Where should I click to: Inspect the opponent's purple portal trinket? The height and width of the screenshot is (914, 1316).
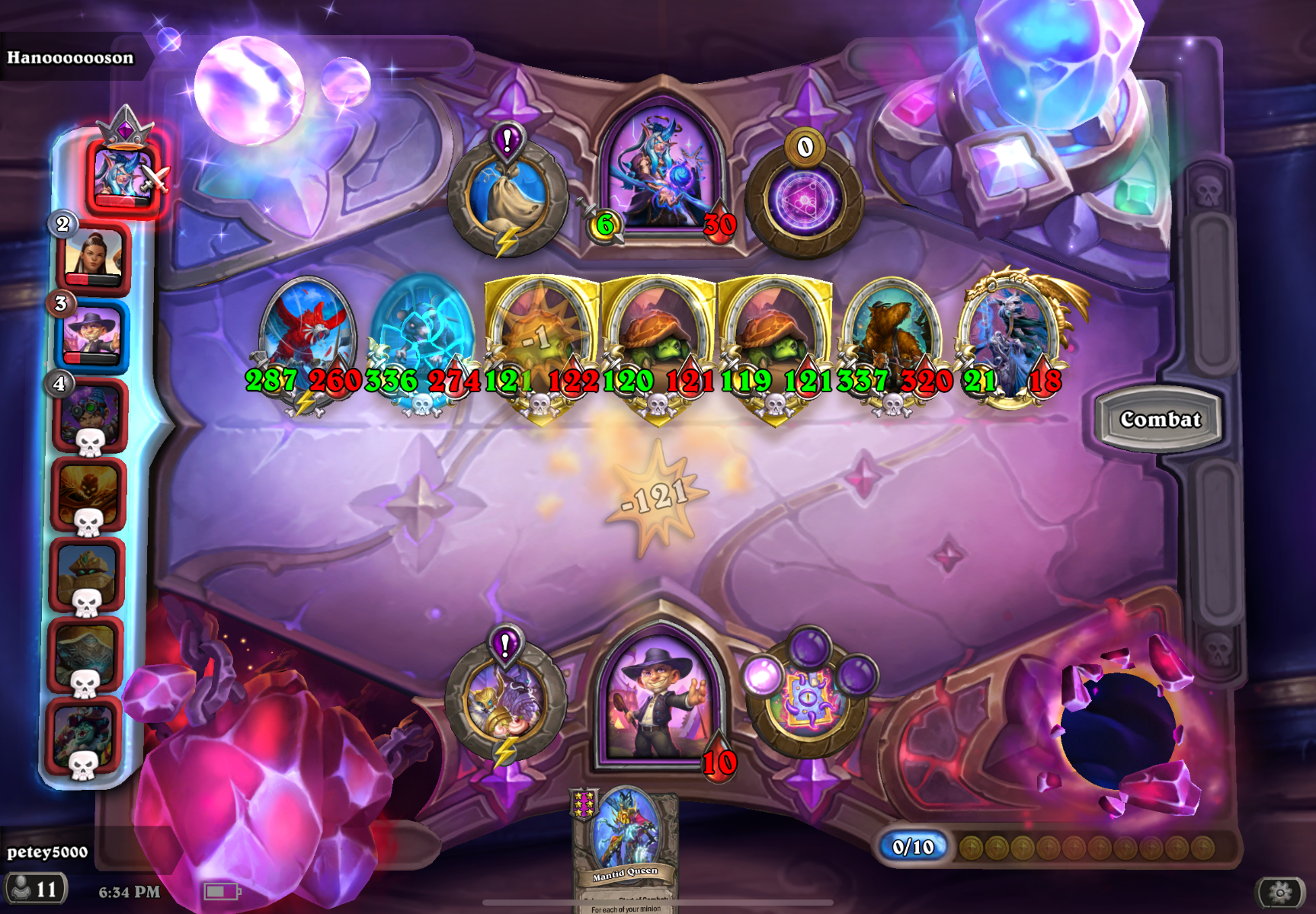pyautogui.click(x=804, y=200)
